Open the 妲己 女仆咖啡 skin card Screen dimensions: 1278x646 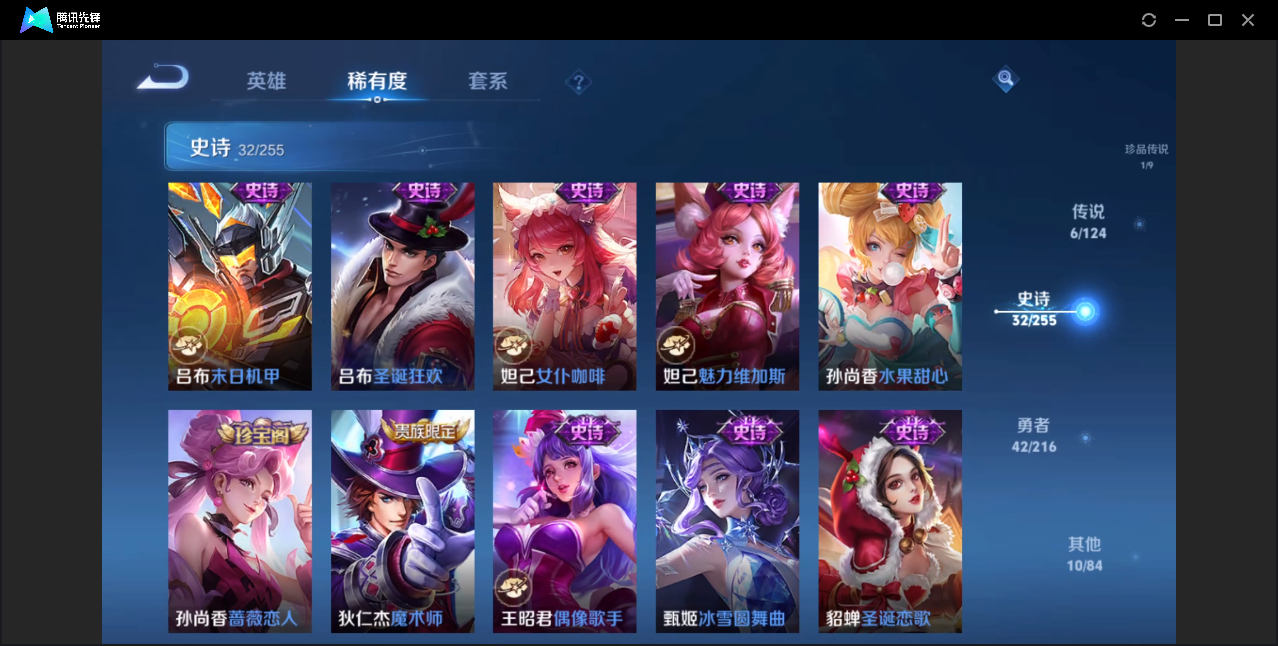565,286
